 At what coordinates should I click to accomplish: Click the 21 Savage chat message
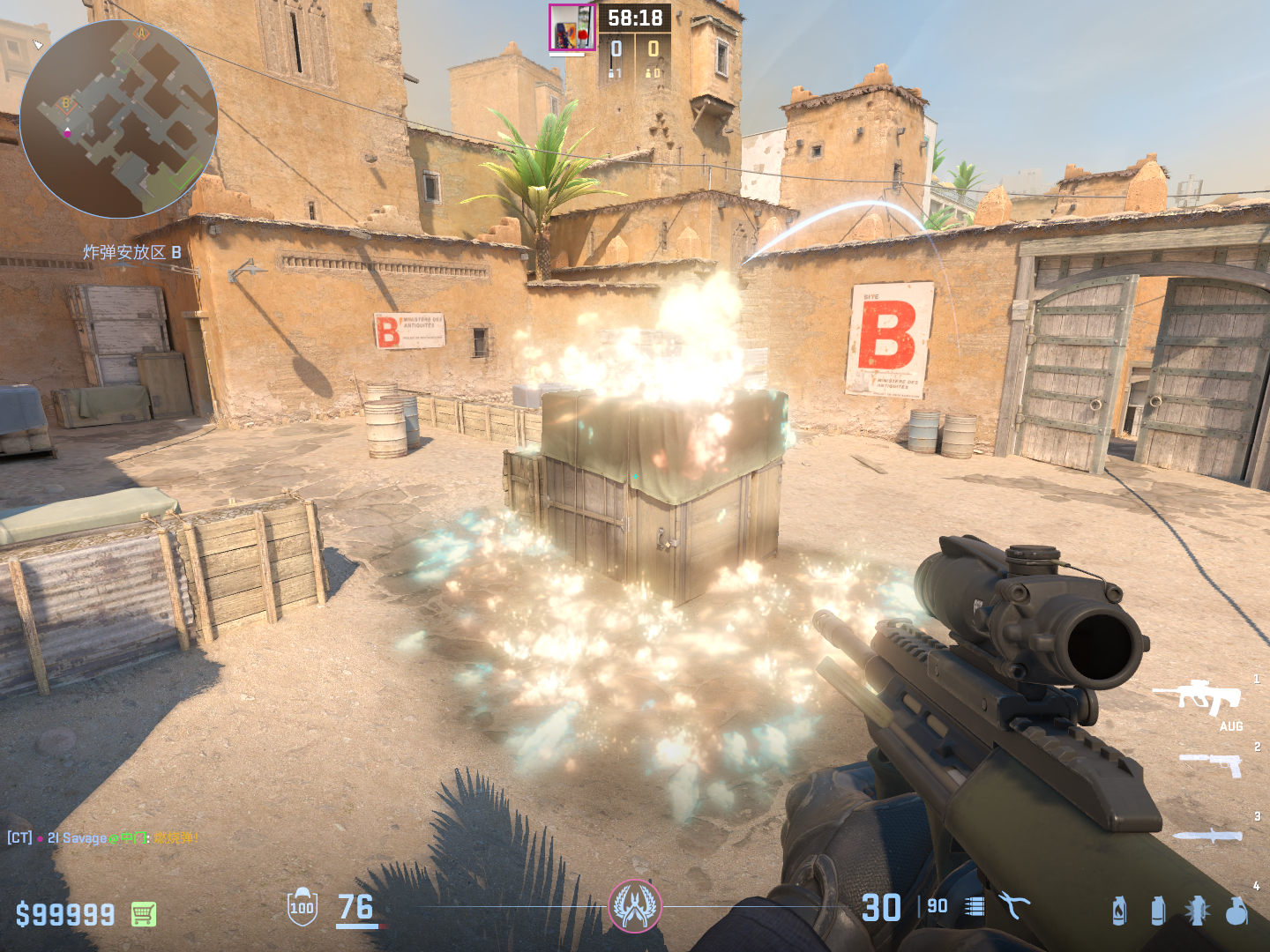point(103,837)
